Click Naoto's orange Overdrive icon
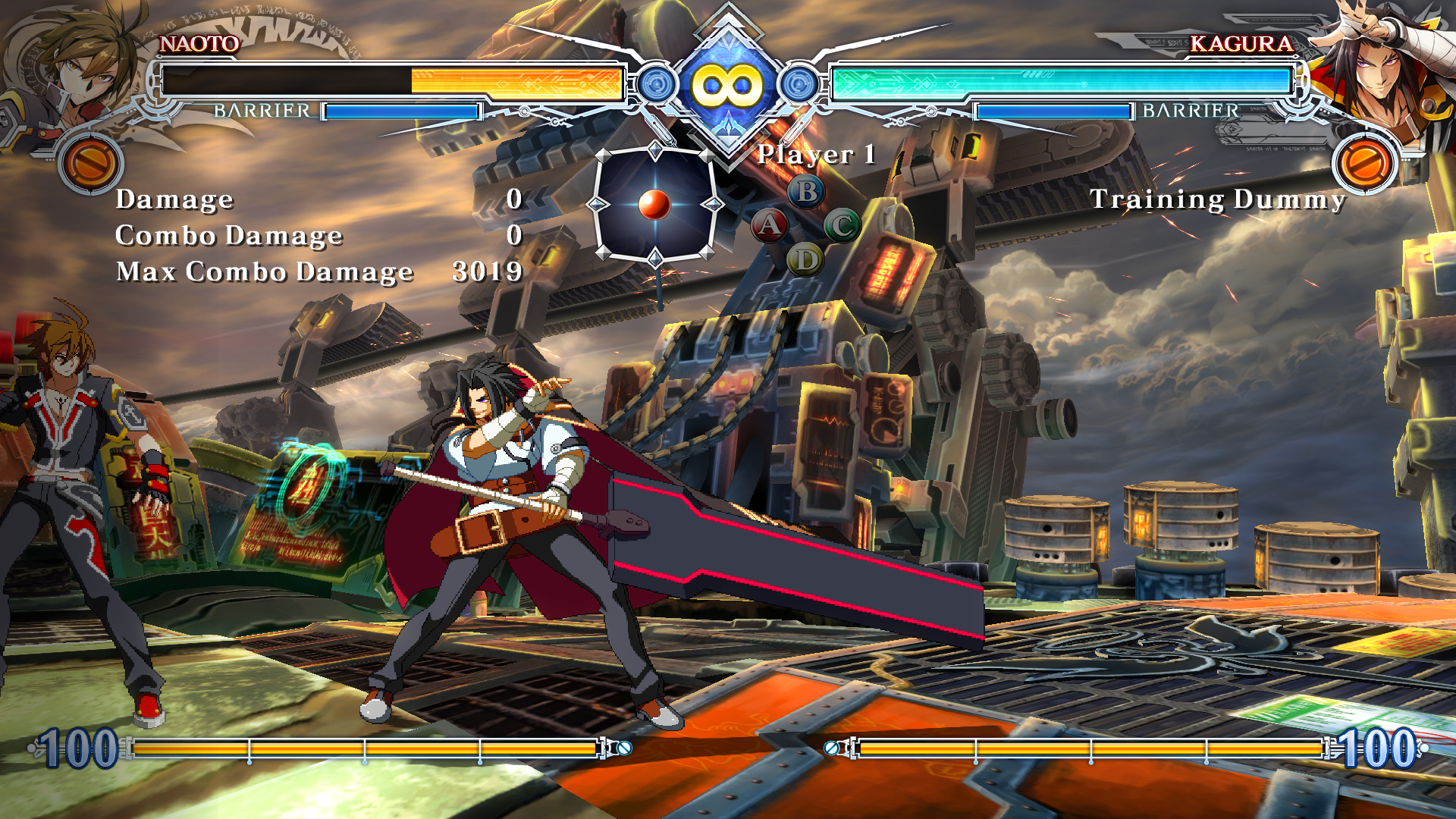This screenshot has width=1456, height=819. click(90, 163)
